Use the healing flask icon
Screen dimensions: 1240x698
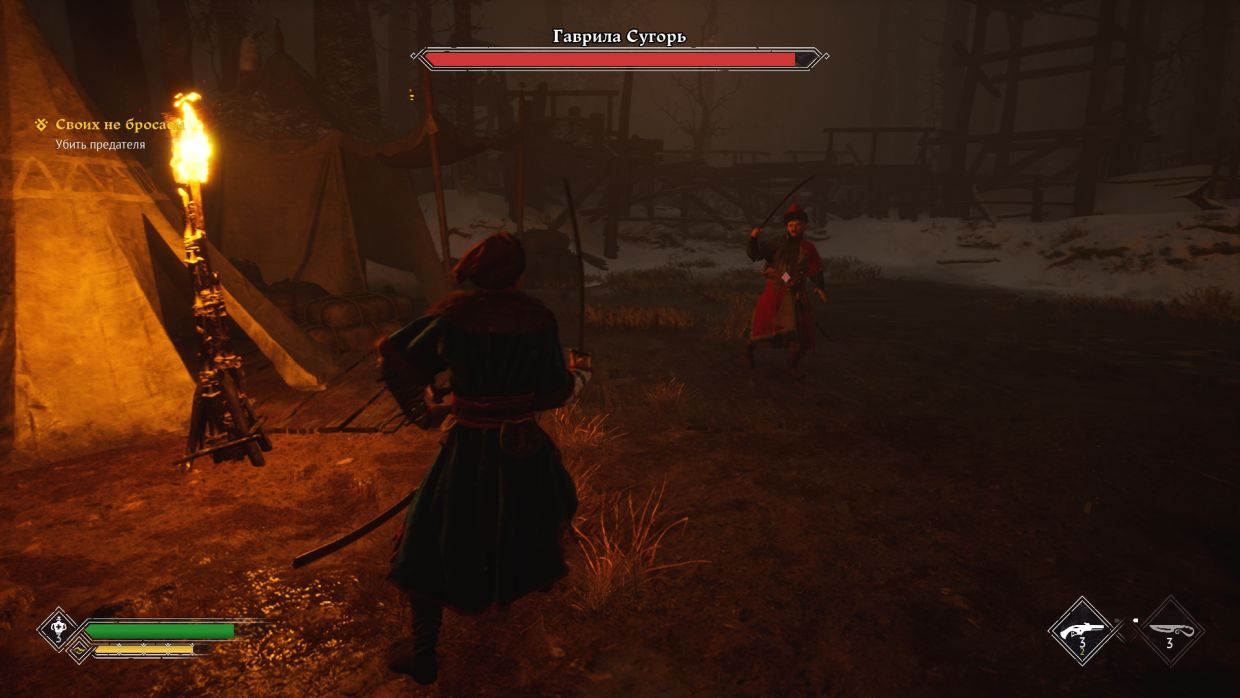tap(57, 630)
